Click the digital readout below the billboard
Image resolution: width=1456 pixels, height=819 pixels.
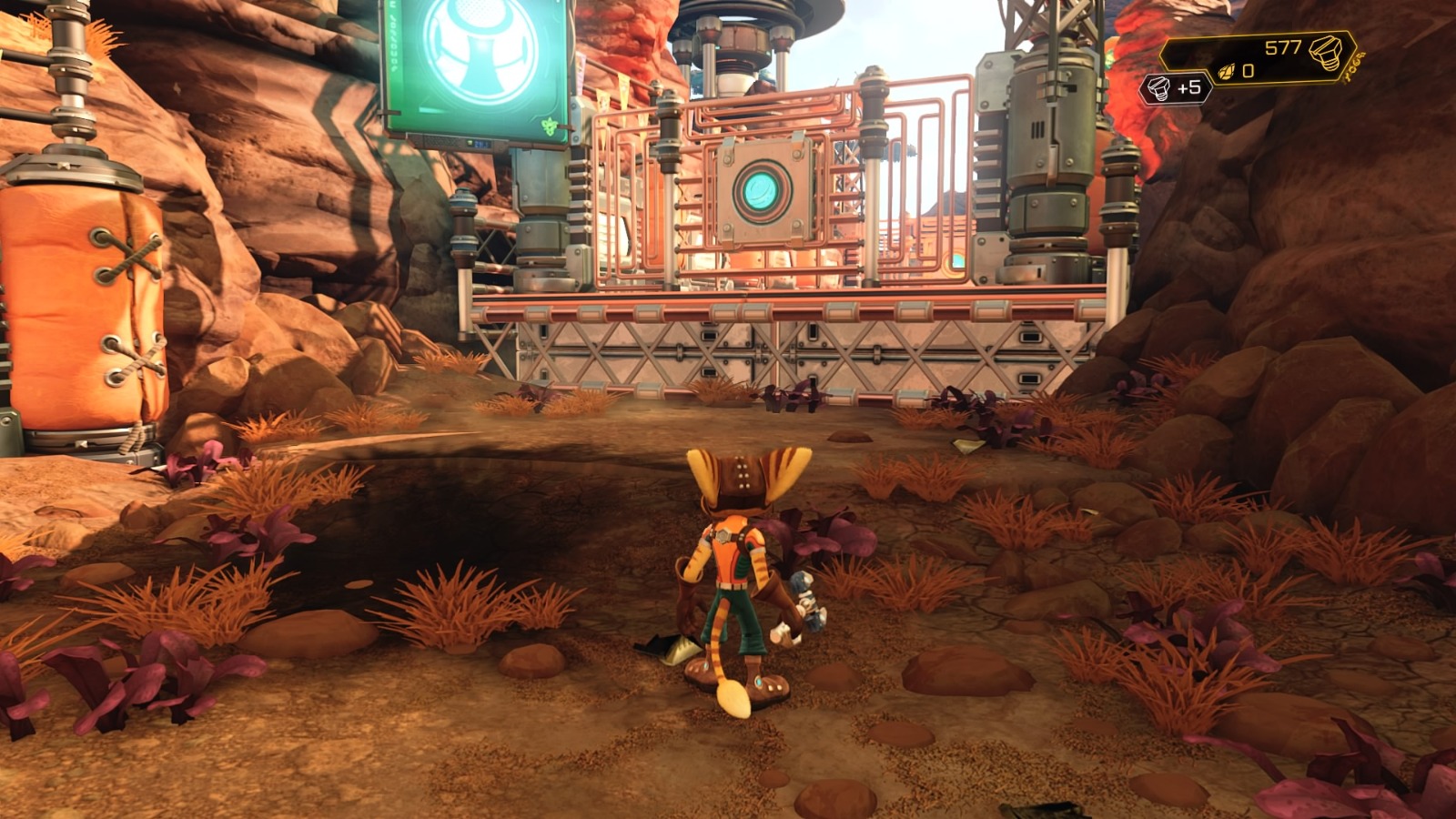481,144
